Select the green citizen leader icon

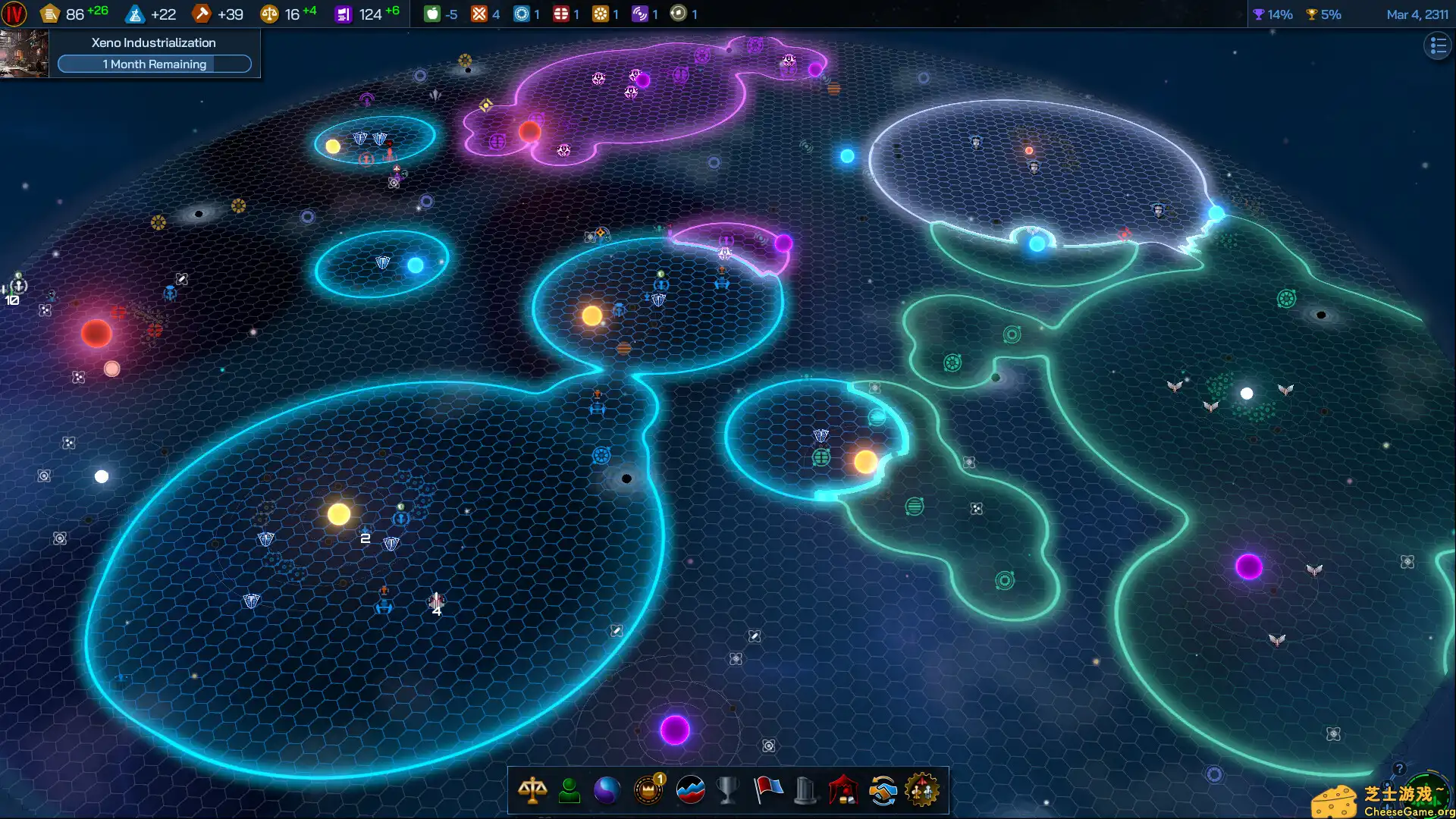570,790
